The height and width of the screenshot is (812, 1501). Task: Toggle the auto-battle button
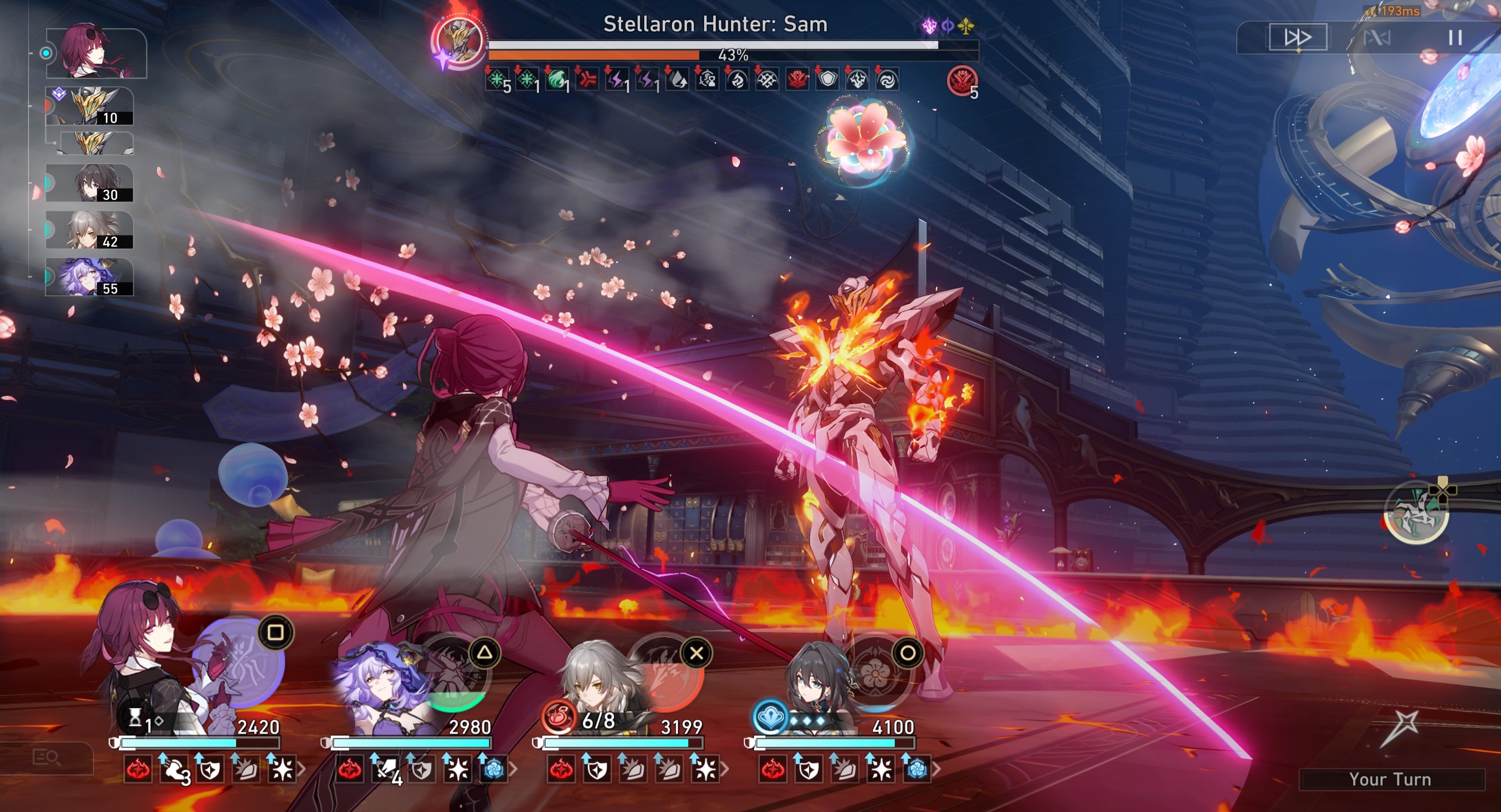coord(1377,38)
